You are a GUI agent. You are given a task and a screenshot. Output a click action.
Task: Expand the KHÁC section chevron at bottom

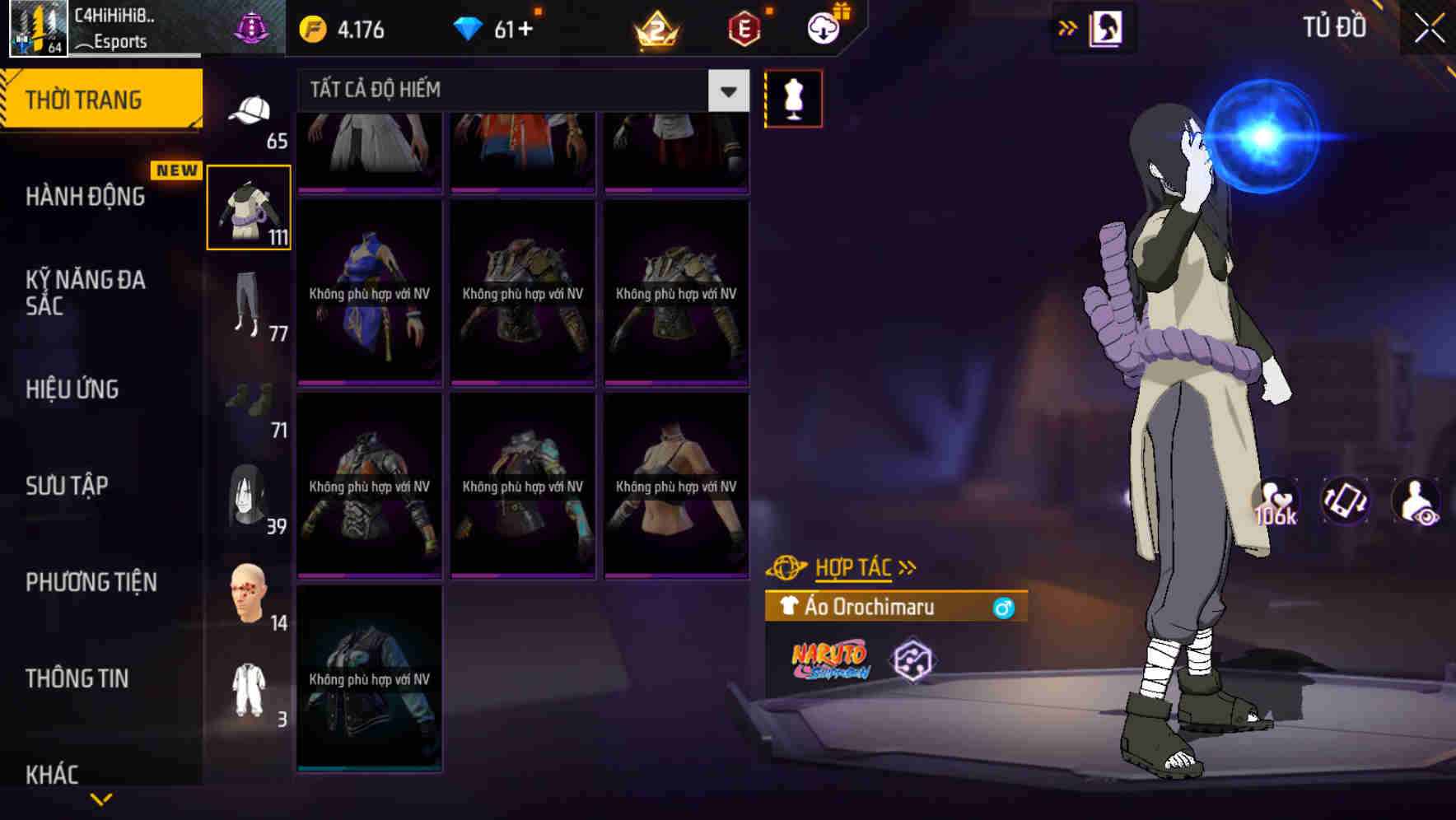(101, 799)
